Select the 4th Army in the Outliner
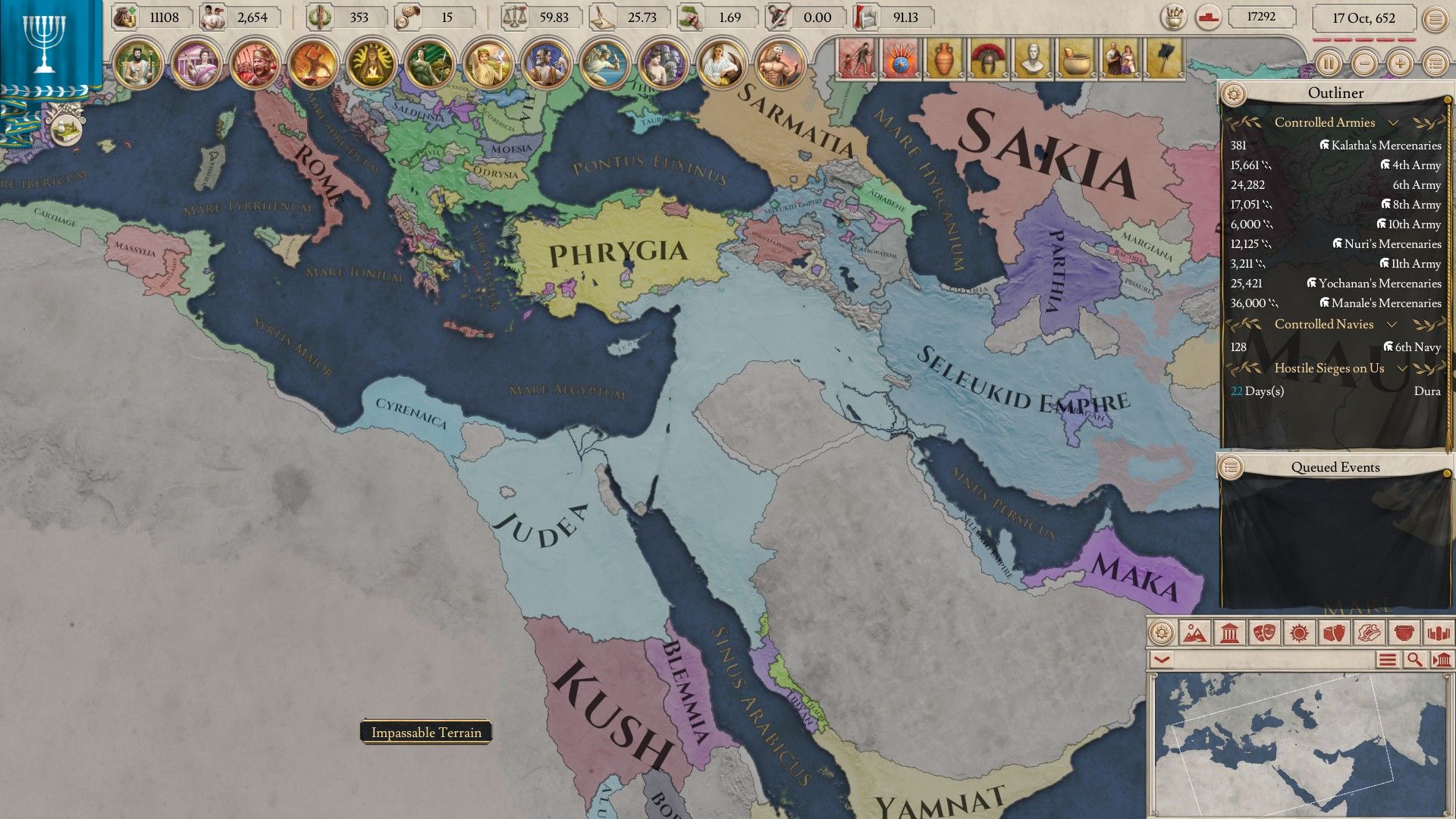Screen dimensions: 1456x819 click(1415, 165)
